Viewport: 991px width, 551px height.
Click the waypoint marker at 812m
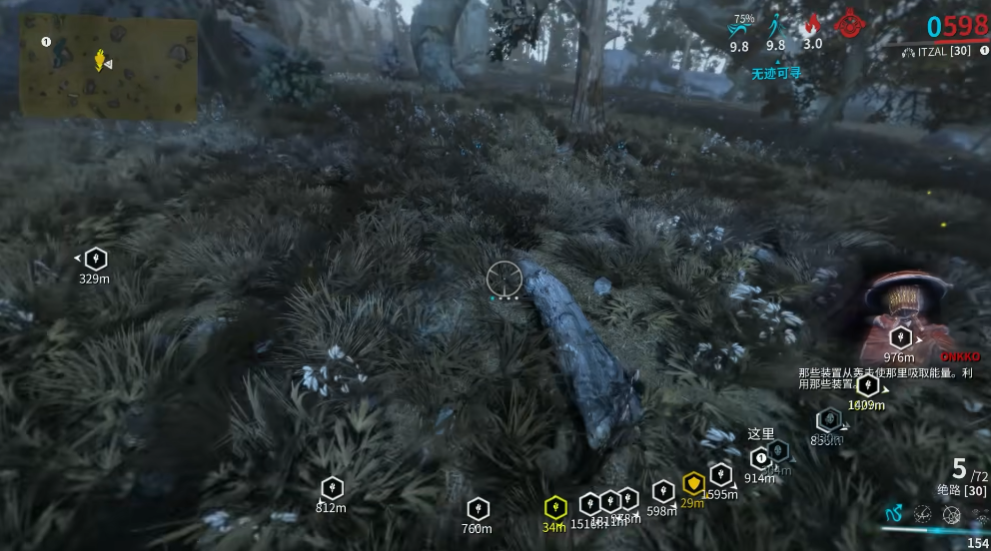click(x=331, y=488)
